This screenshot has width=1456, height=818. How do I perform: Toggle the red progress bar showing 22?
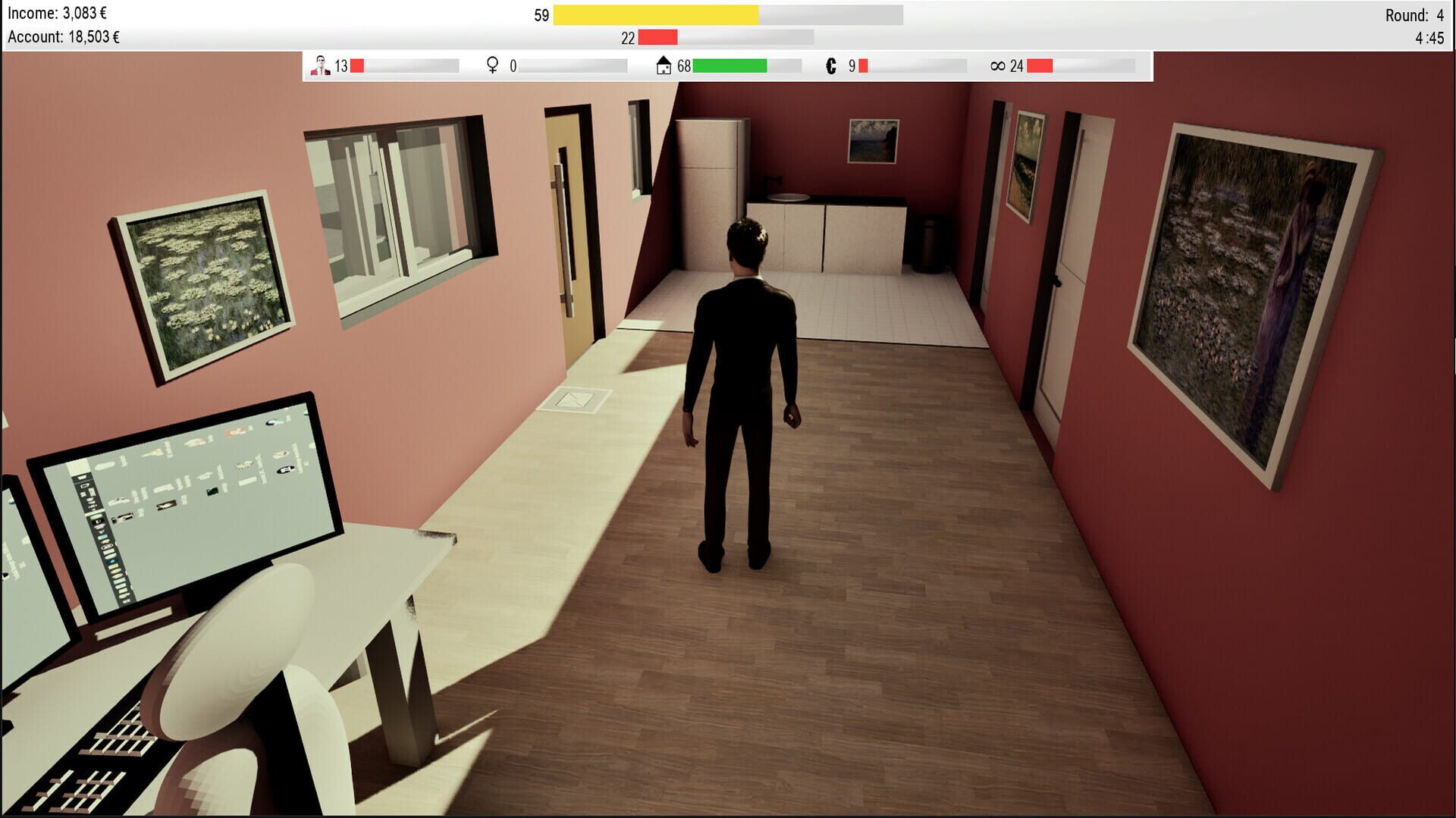[x=658, y=35]
